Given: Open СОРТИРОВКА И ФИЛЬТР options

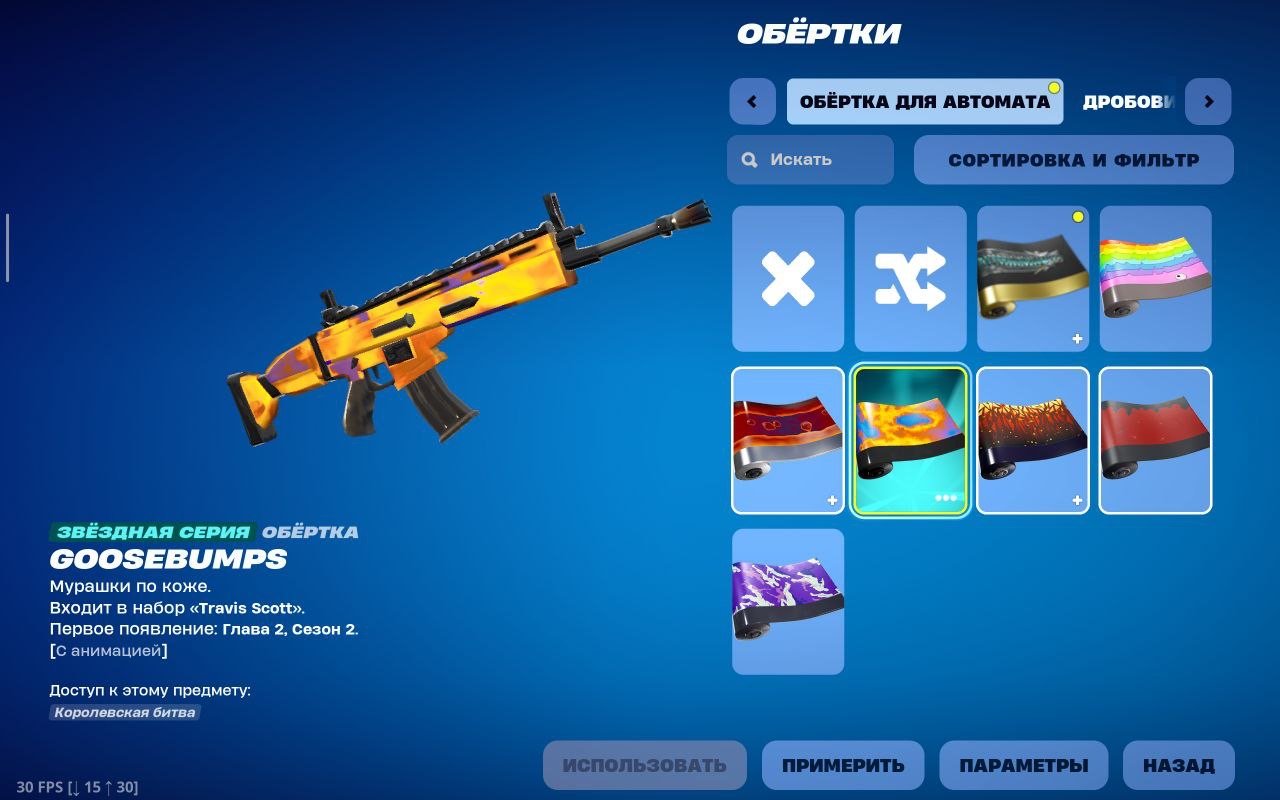Looking at the screenshot, I should [1074, 159].
